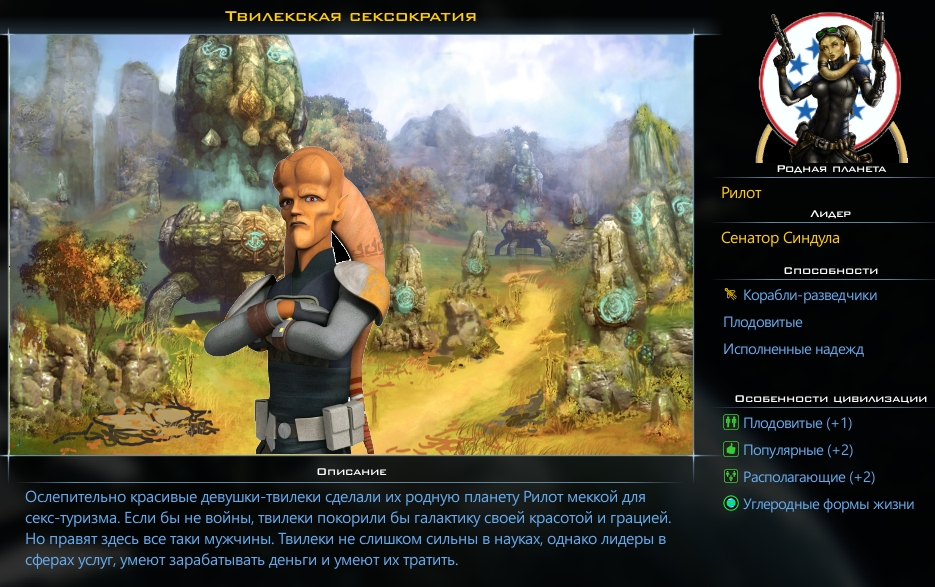Select the Корабли-разведчики ability
Viewport: 935px width, 587px height.
809,295
